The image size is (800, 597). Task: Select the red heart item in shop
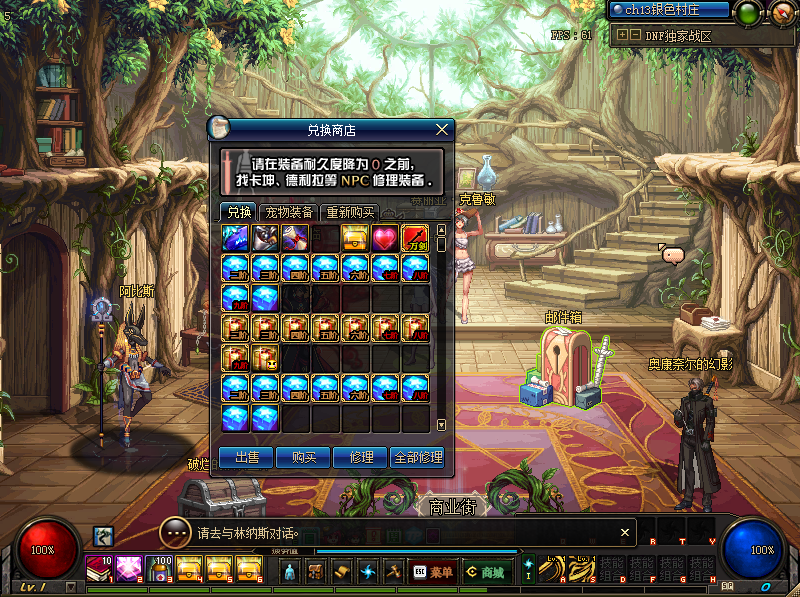[385, 238]
